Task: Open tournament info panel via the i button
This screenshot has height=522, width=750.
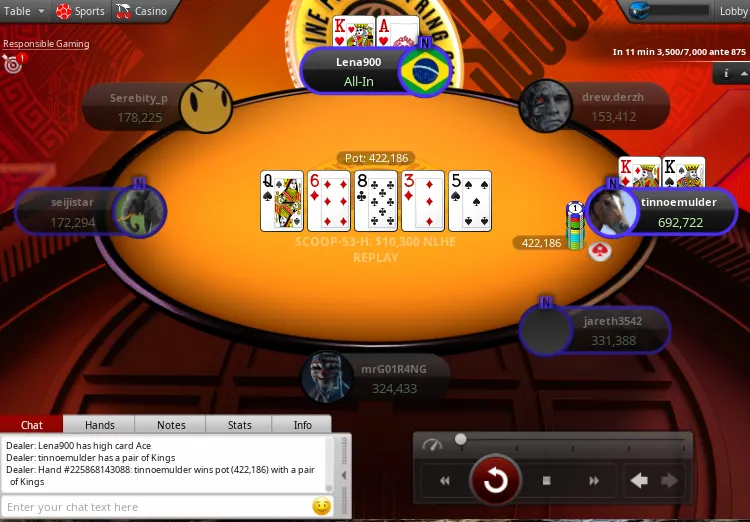Action: 727,74
